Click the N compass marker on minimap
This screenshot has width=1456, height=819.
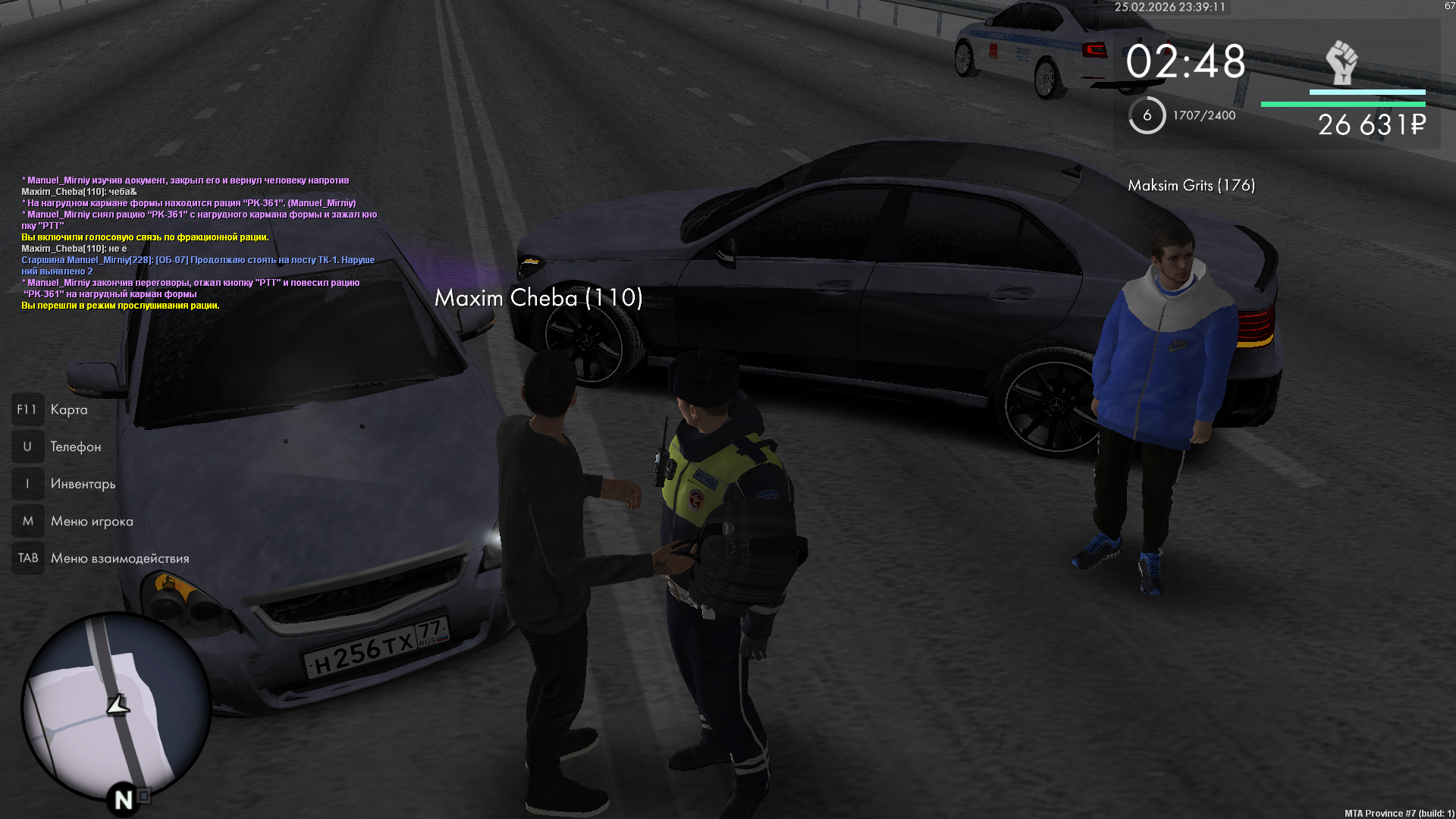pos(124,799)
